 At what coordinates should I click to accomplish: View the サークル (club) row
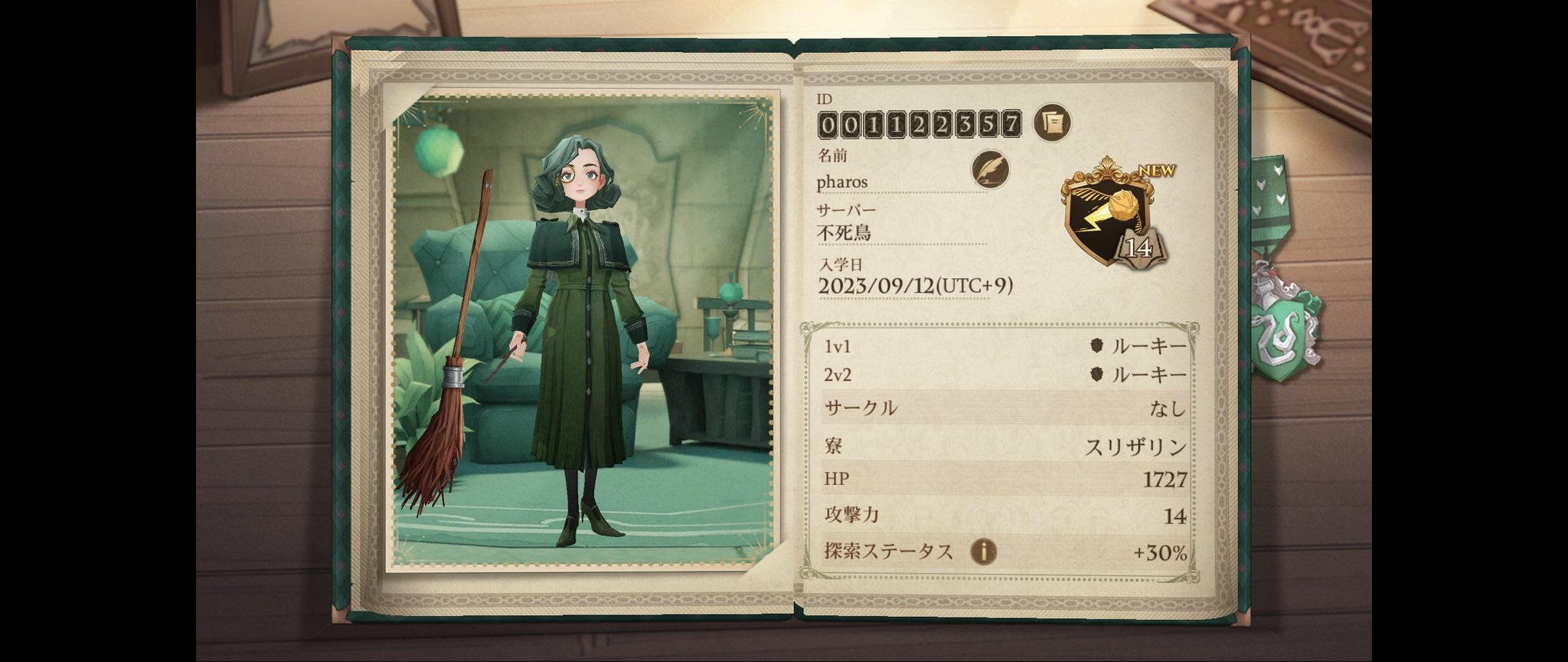coord(1004,408)
